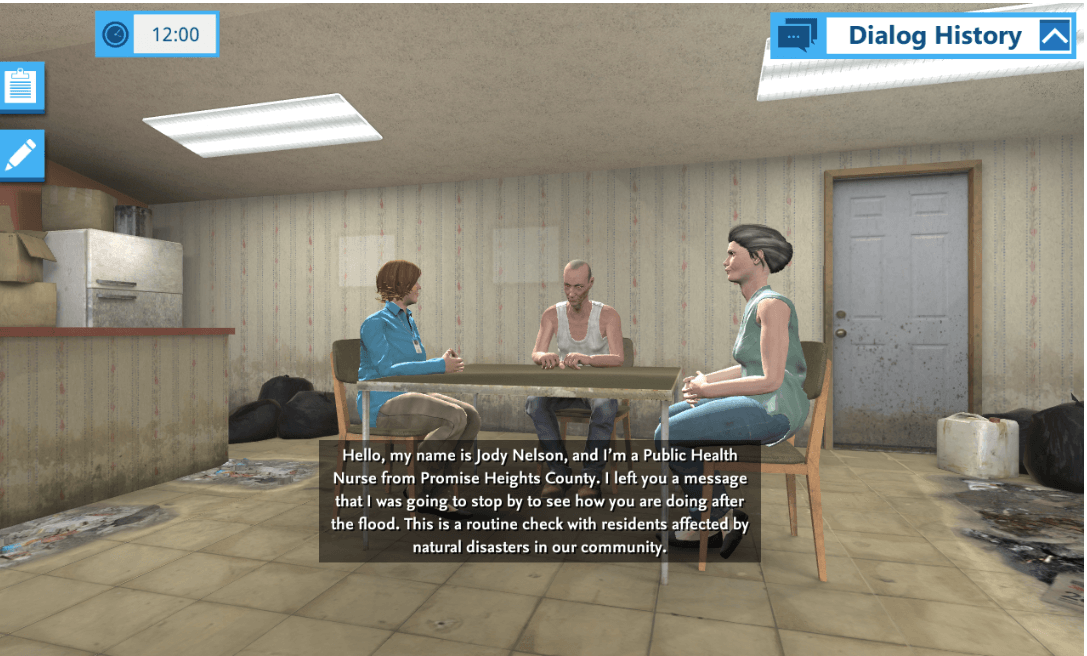Click the chat bubbles Dialog History icon
This screenshot has height=656, width=1087.
tap(797, 36)
